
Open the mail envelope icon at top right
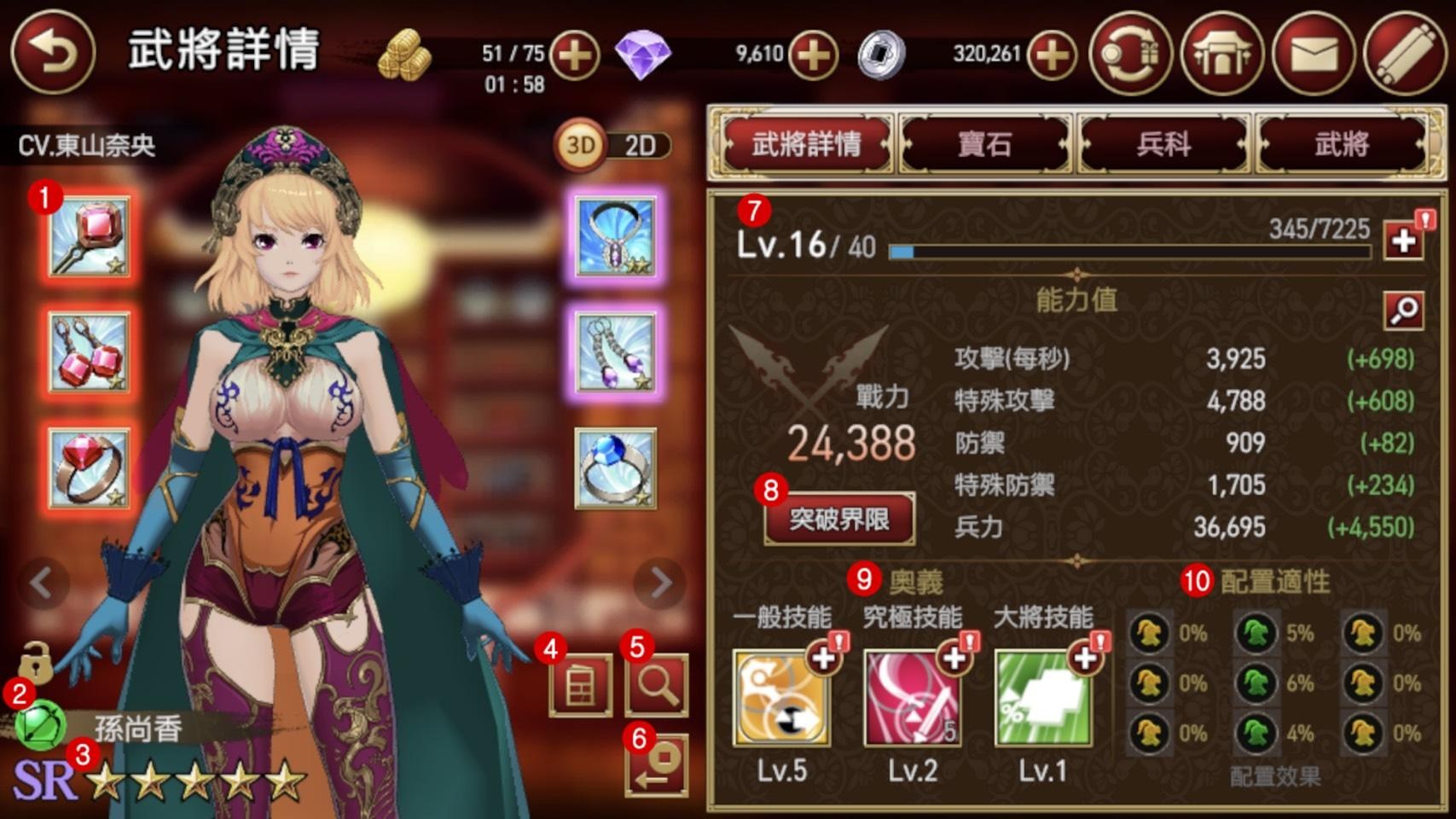coord(1316,55)
